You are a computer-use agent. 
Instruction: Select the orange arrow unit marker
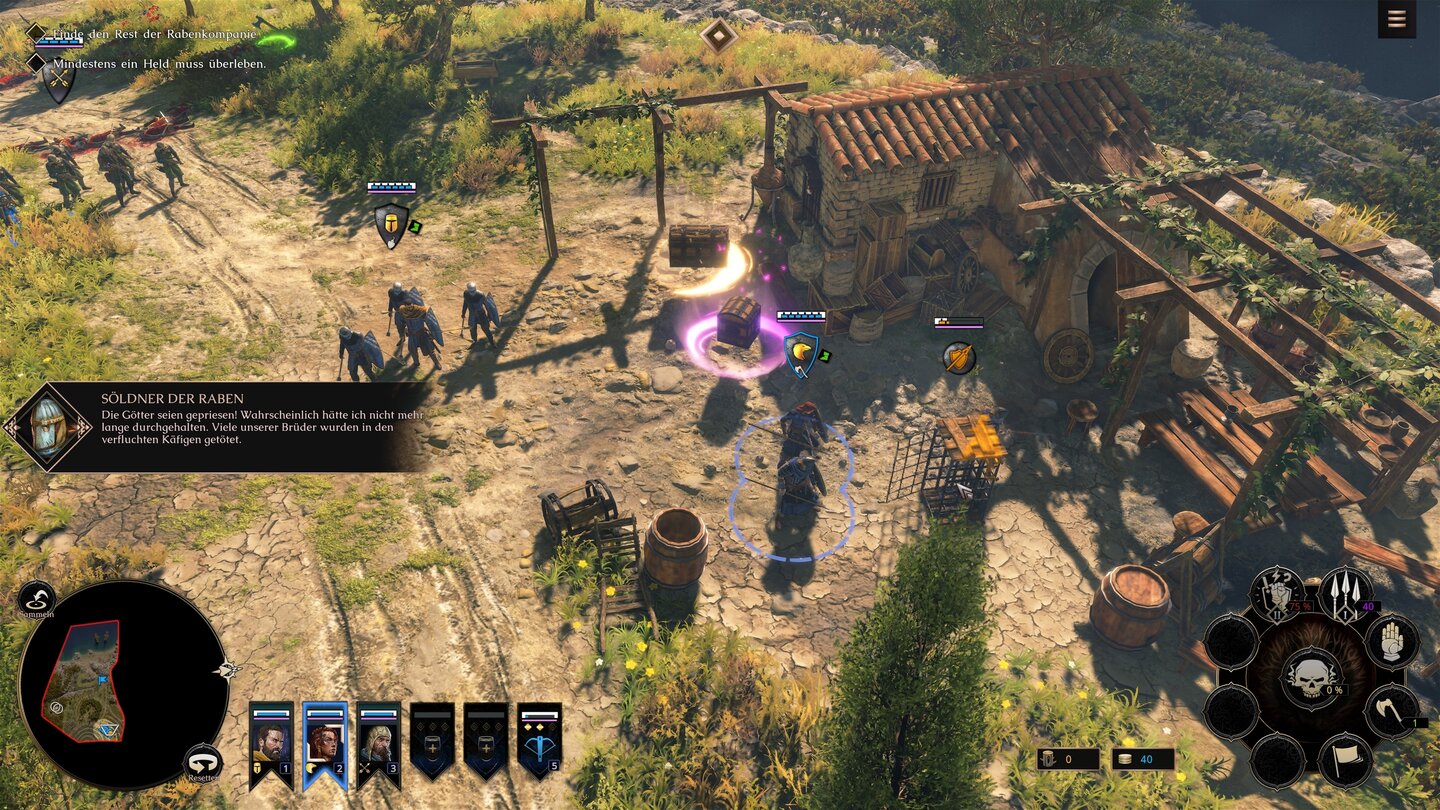point(958,357)
